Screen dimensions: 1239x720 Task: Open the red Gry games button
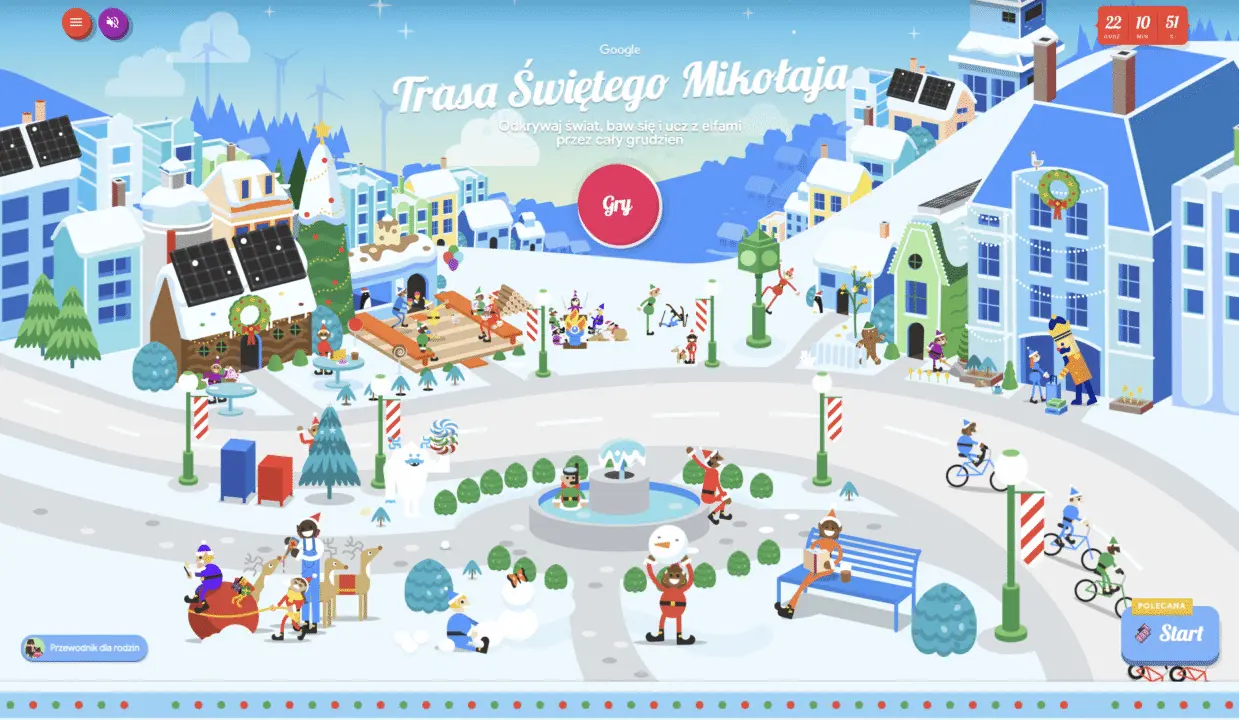[x=618, y=205]
